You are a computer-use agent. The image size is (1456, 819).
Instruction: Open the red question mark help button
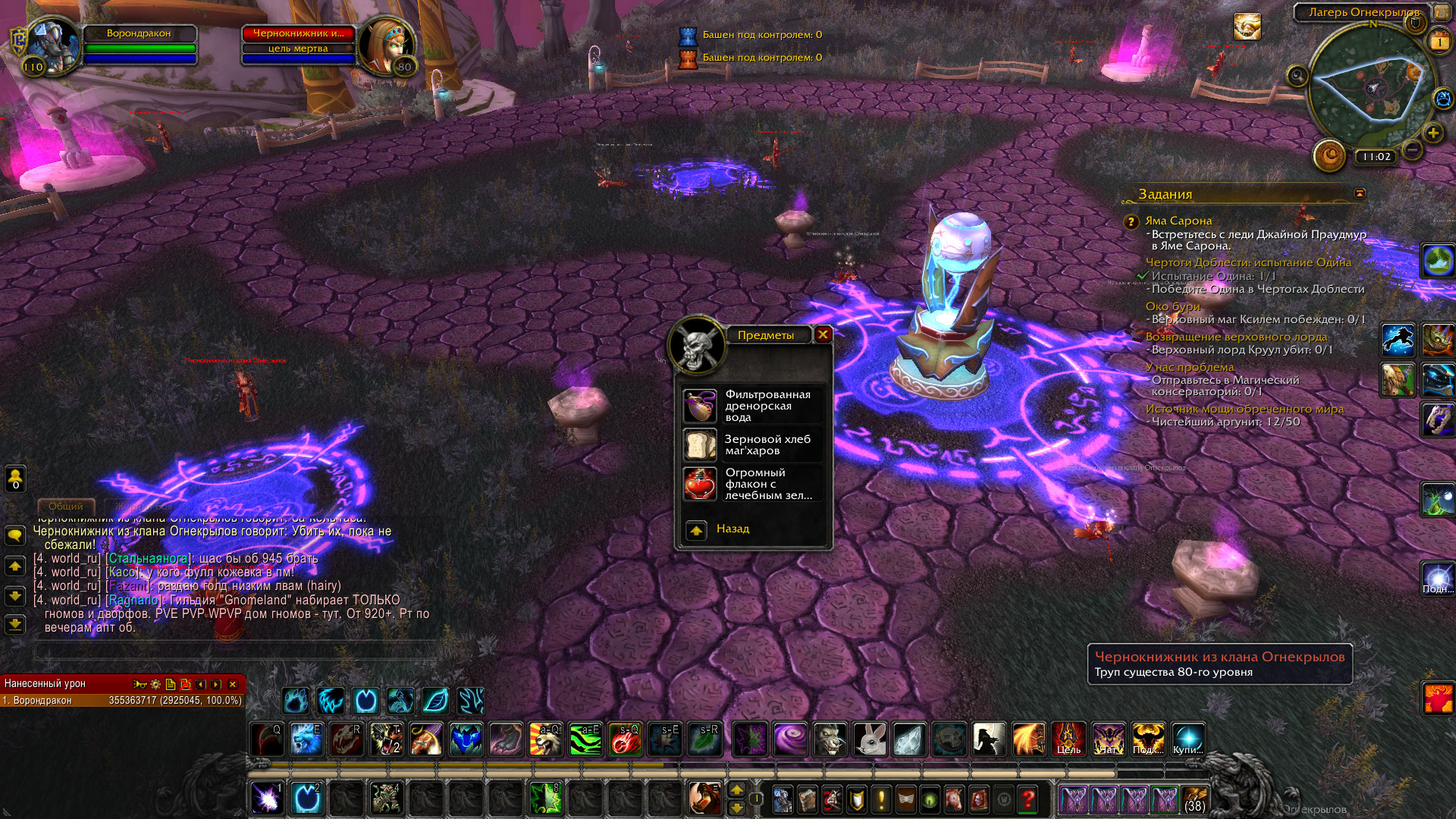[1028, 799]
